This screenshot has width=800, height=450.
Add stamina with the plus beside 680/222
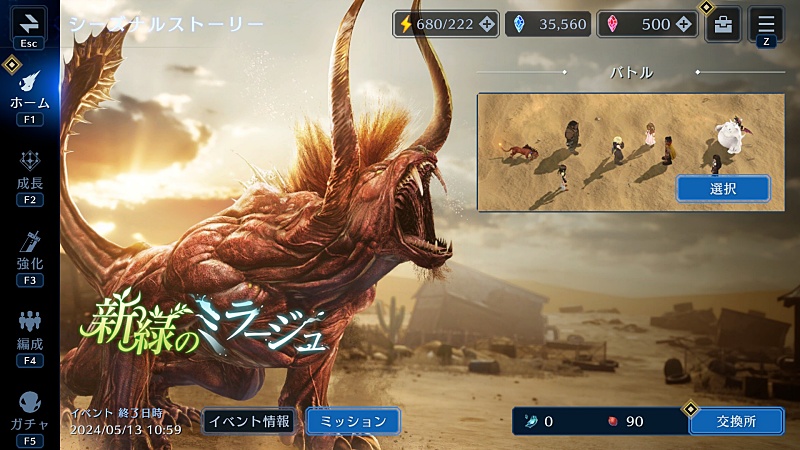pos(487,25)
